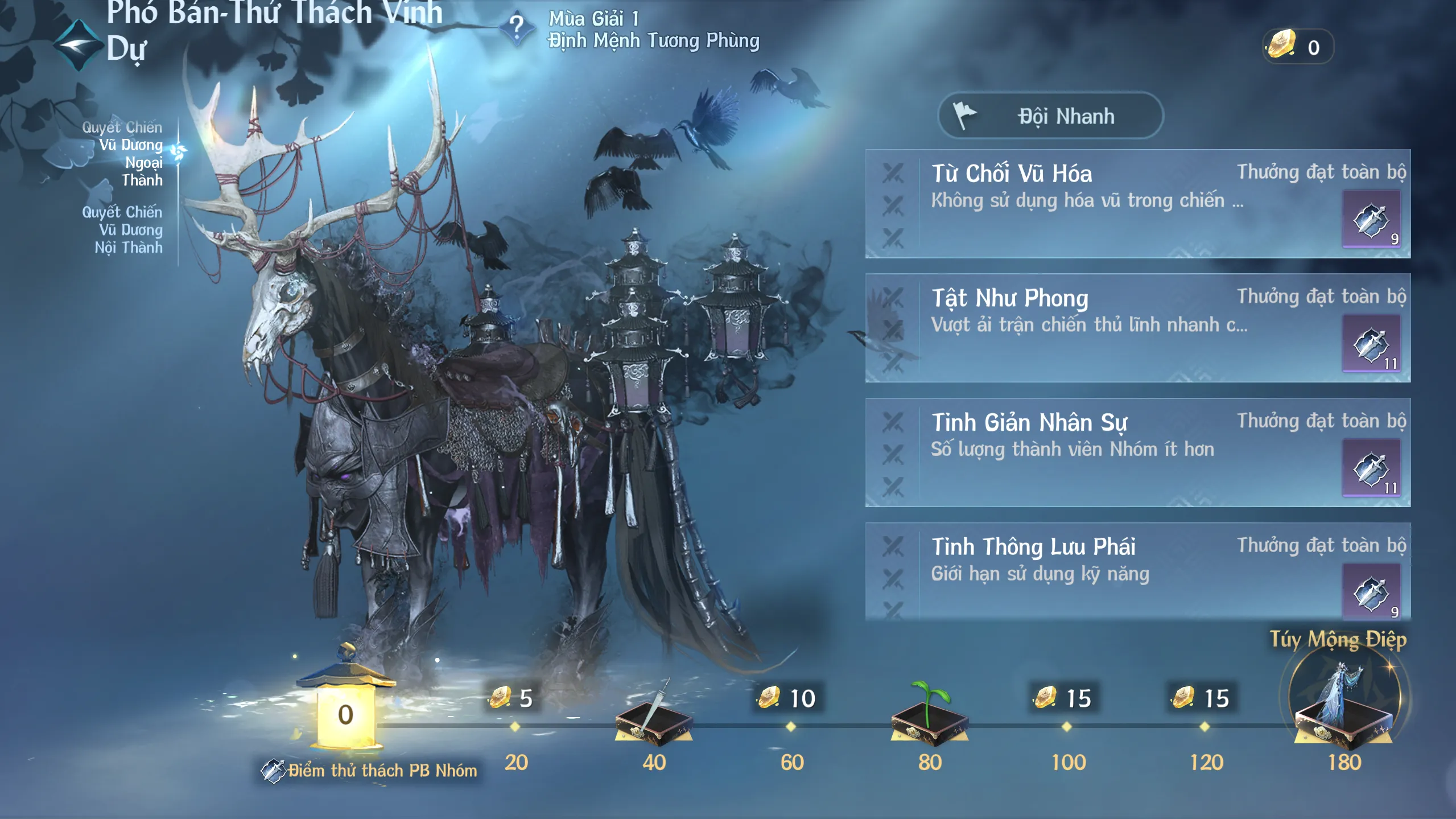1456x819 pixels.
Task: Claim the 15 gold reward at 100 points
Action: tap(1065, 699)
